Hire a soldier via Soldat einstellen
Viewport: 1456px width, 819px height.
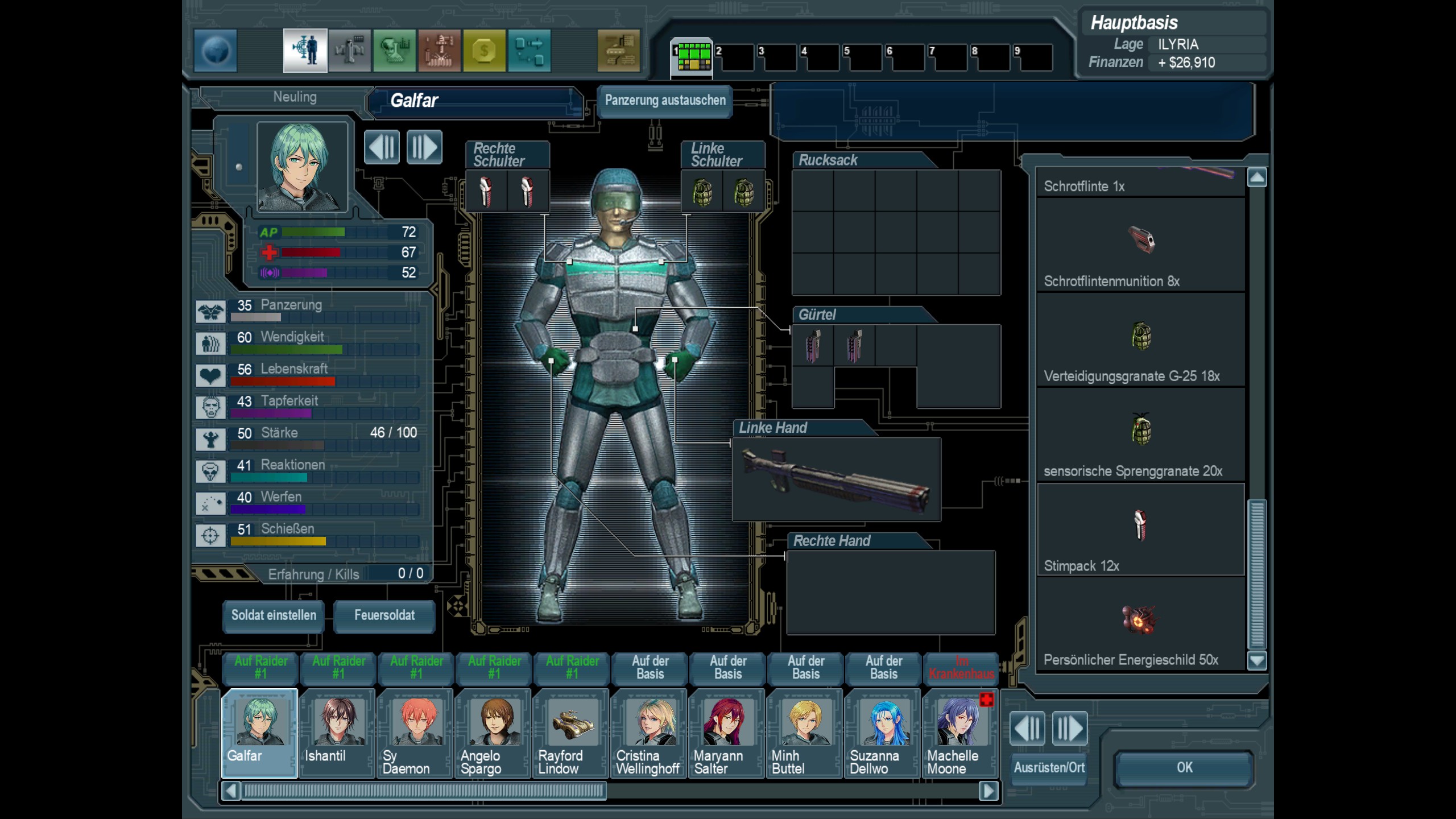click(x=274, y=615)
